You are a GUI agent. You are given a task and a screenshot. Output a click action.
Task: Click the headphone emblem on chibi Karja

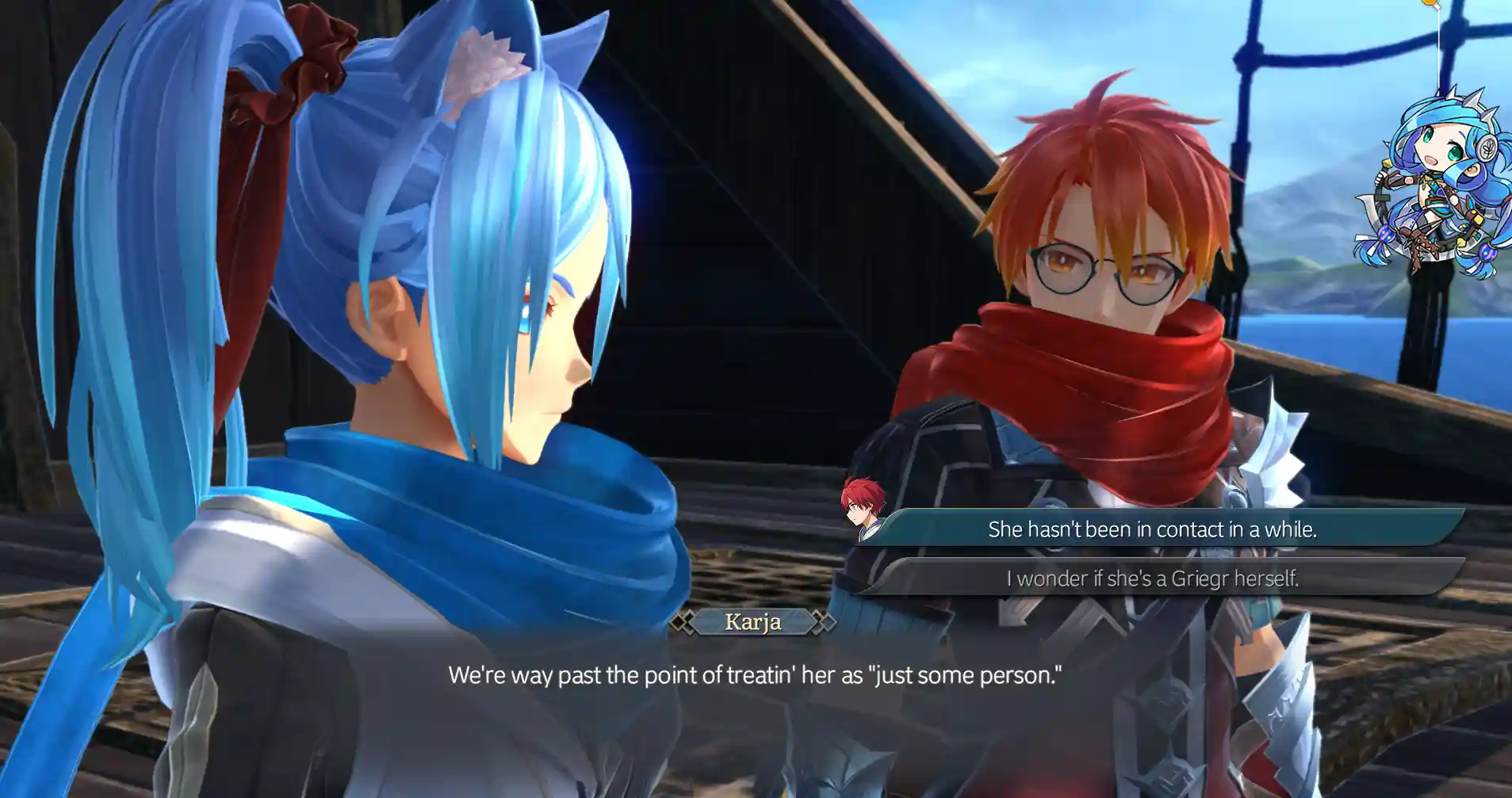point(1487,148)
